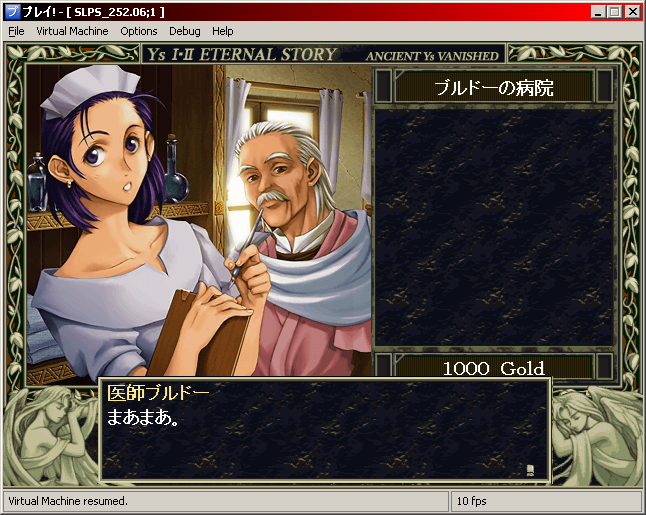Open the Options menu

tap(139, 31)
